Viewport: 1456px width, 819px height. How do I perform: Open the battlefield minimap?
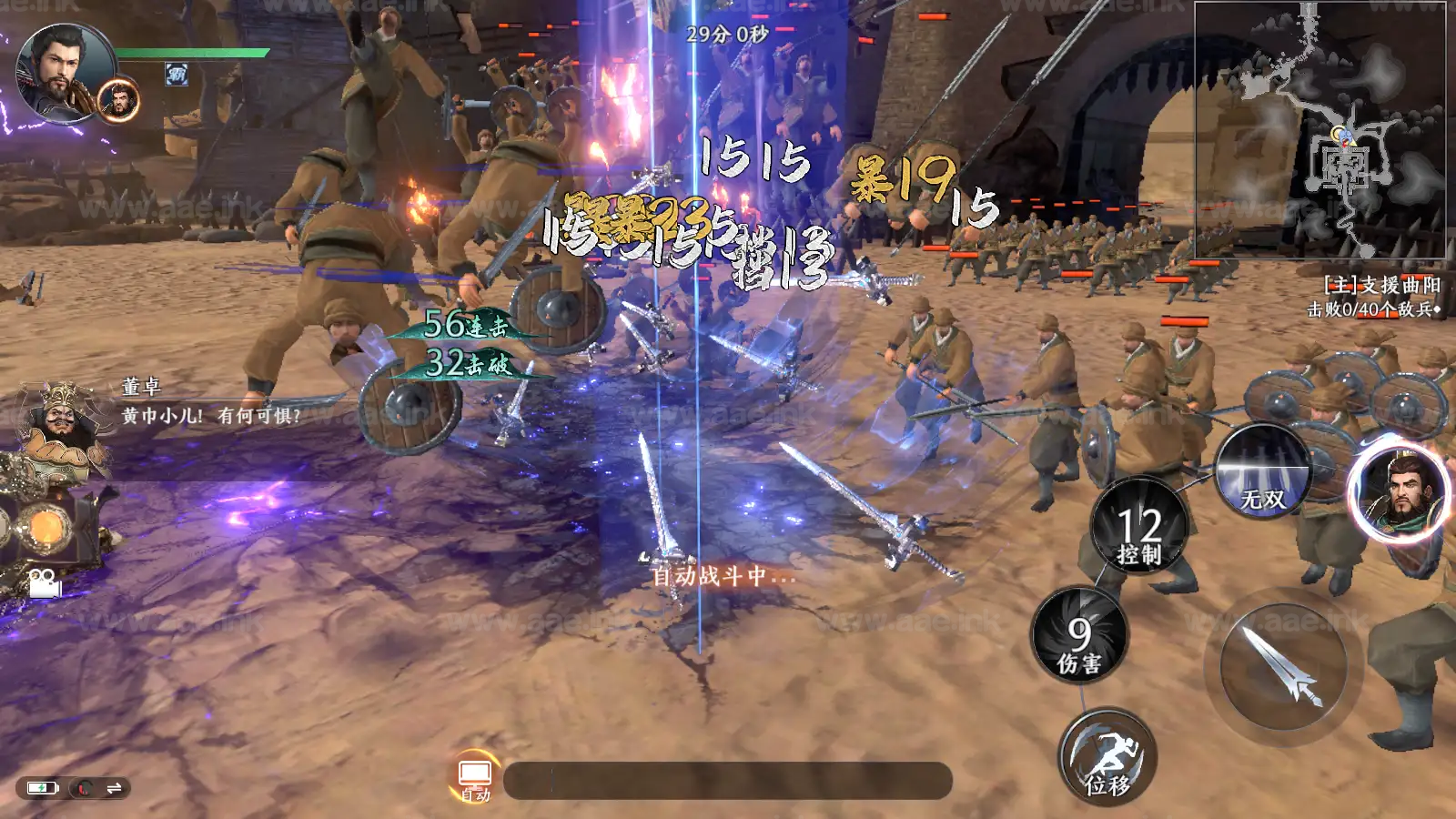point(1319,129)
